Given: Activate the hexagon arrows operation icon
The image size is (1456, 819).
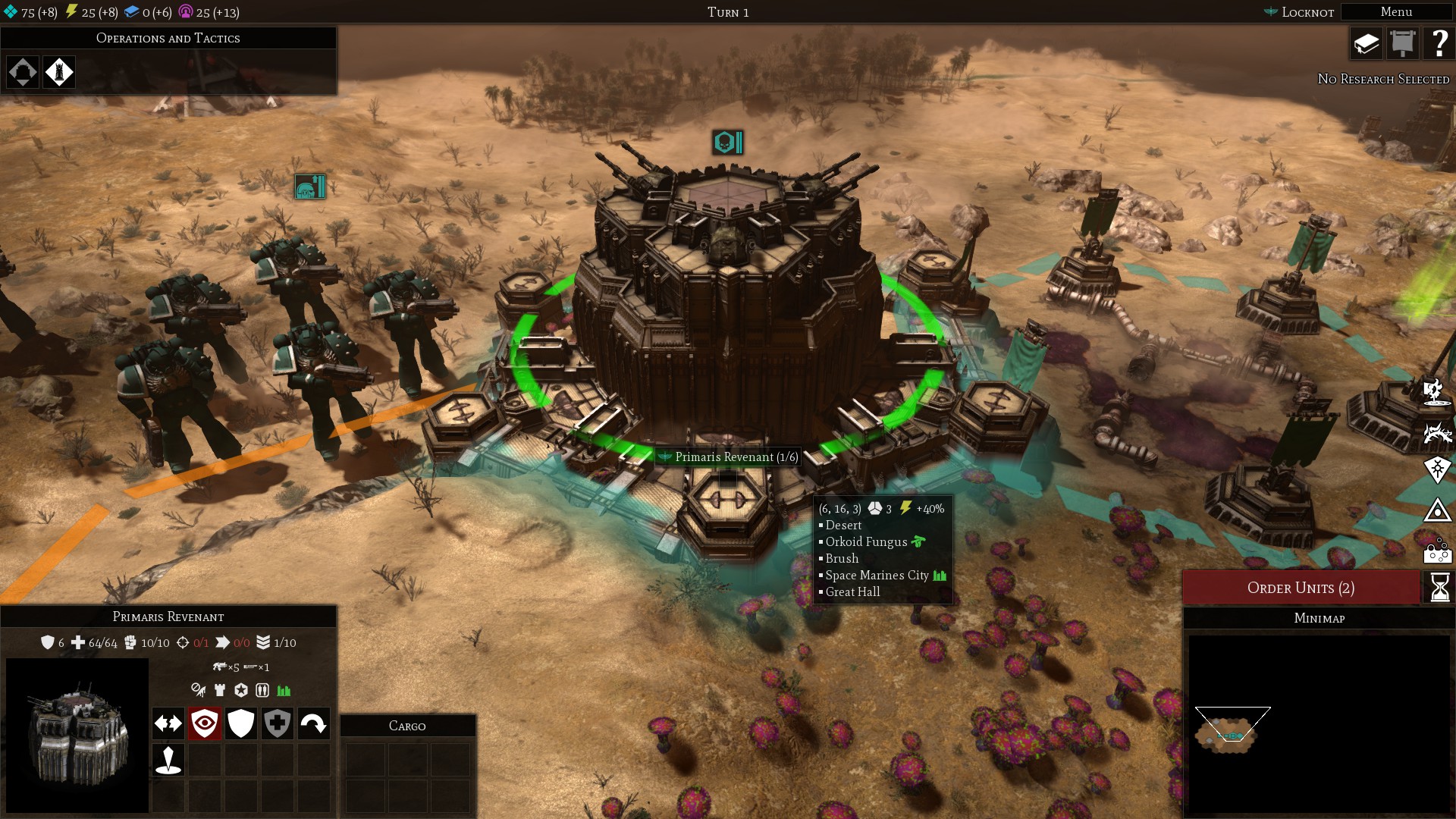Looking at the screenshot, I should tap(23, 72).
